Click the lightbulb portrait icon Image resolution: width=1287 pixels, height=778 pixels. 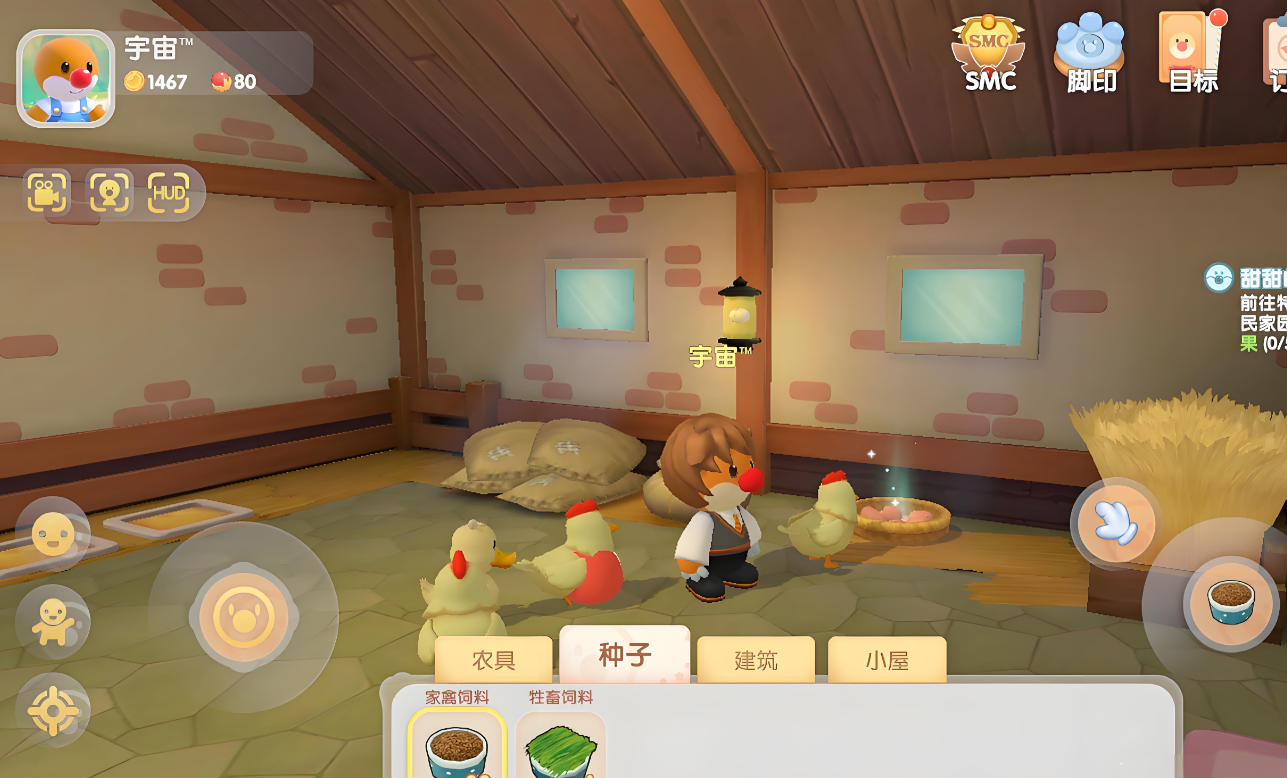point(109,193)
